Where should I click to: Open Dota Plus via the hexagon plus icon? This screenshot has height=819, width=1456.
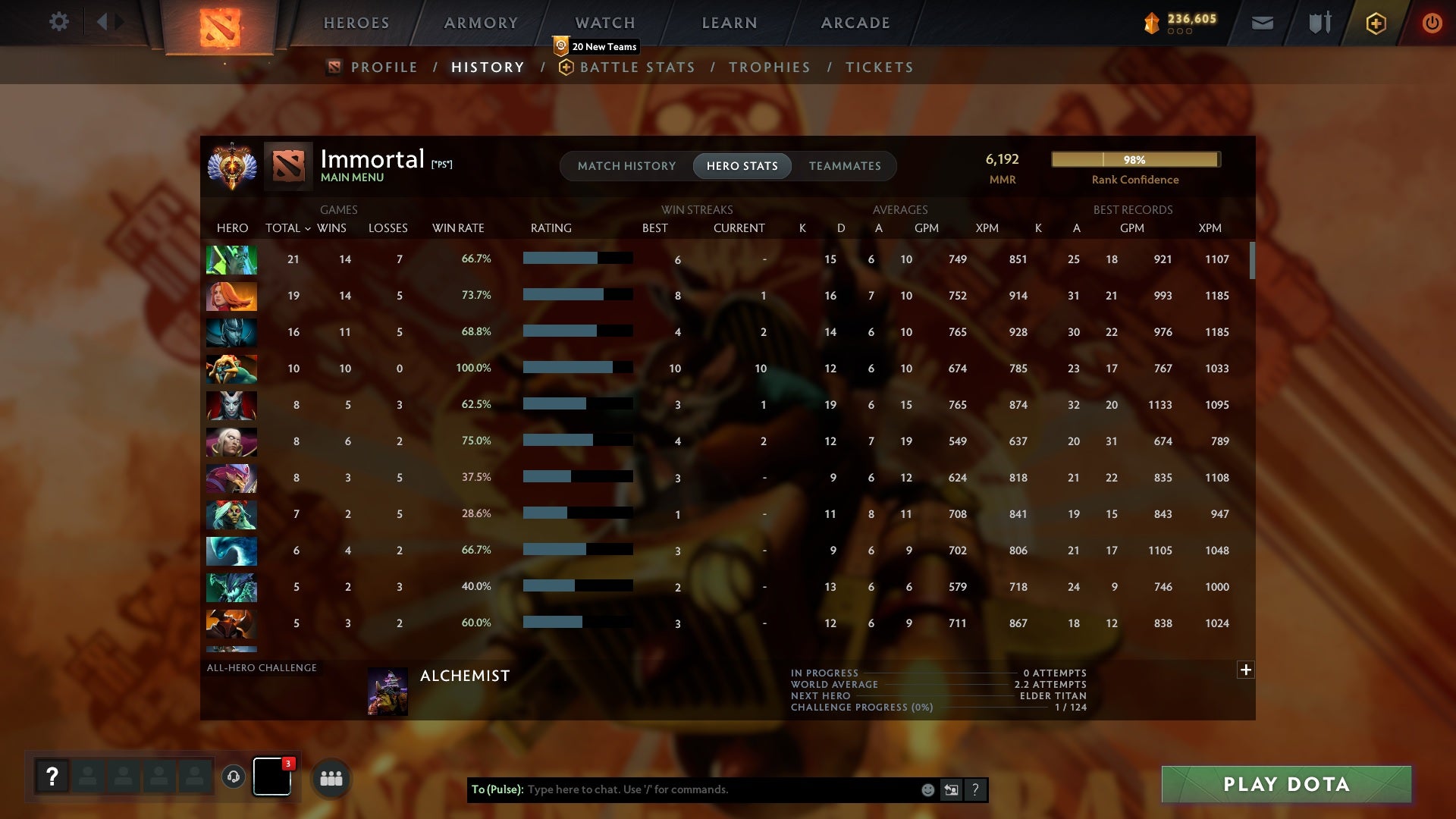(x=1375, y=22)
